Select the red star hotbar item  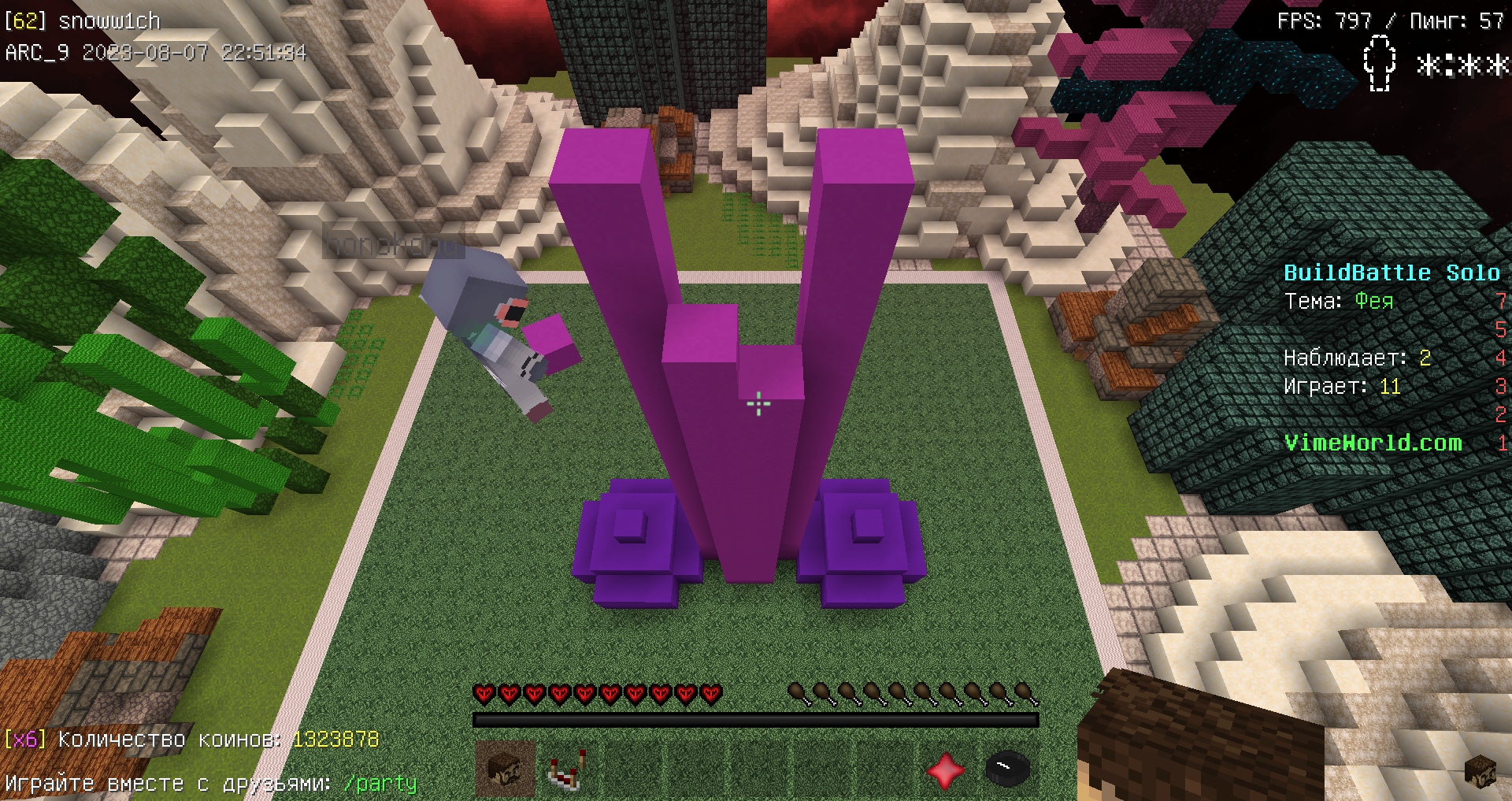pyautogui.click(x=945, y=770)
